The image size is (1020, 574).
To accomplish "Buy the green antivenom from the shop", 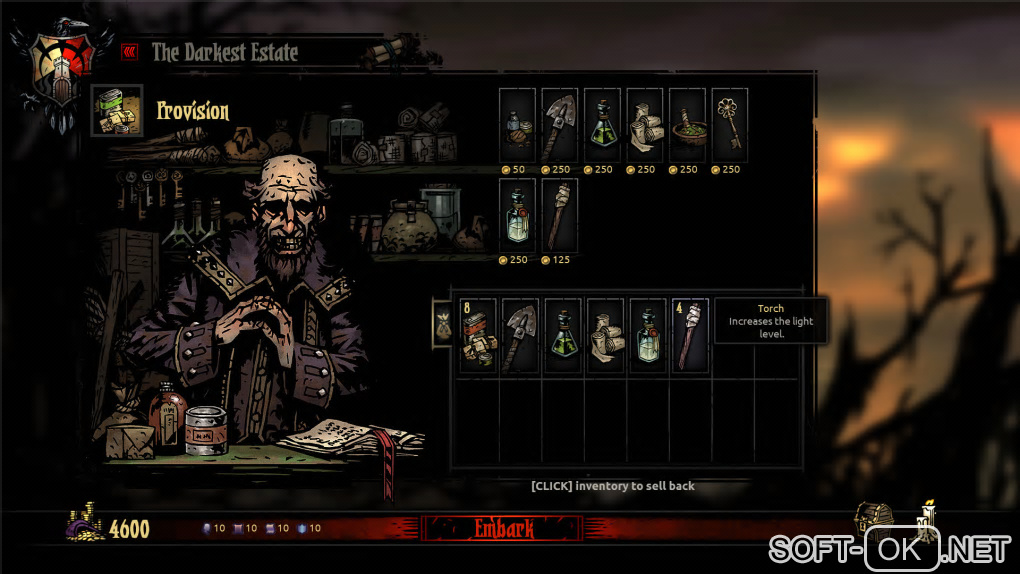I will pyautogui.click(x=603, y=124).
